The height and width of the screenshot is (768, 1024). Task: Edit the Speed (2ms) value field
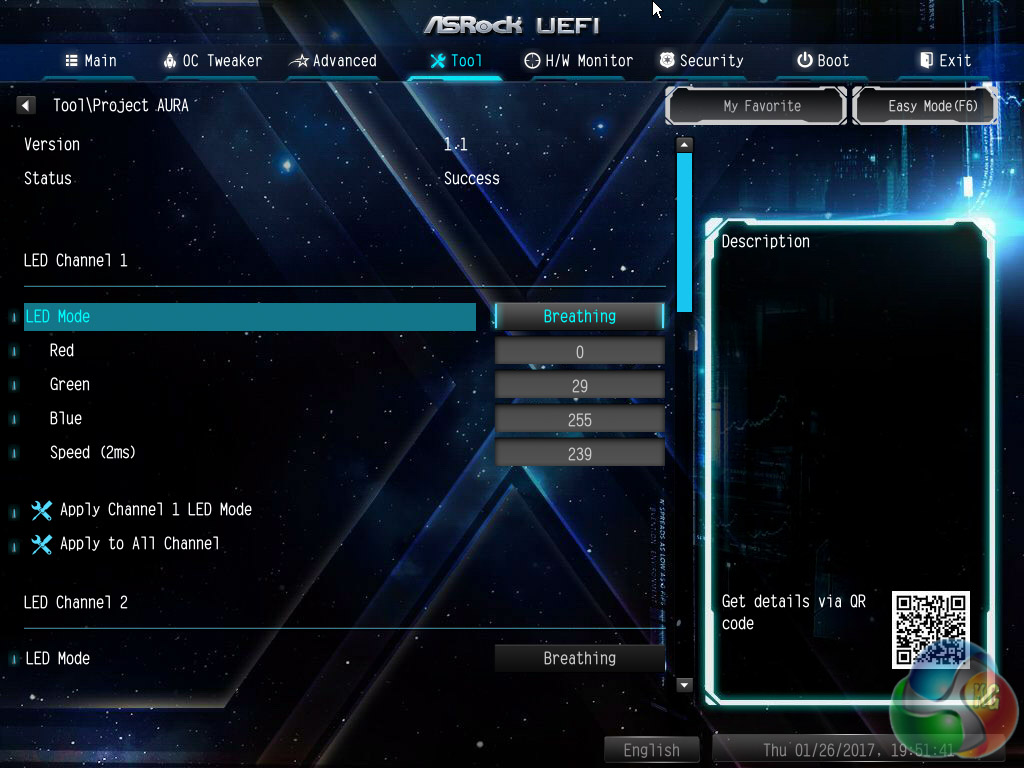tap(579, 454)
